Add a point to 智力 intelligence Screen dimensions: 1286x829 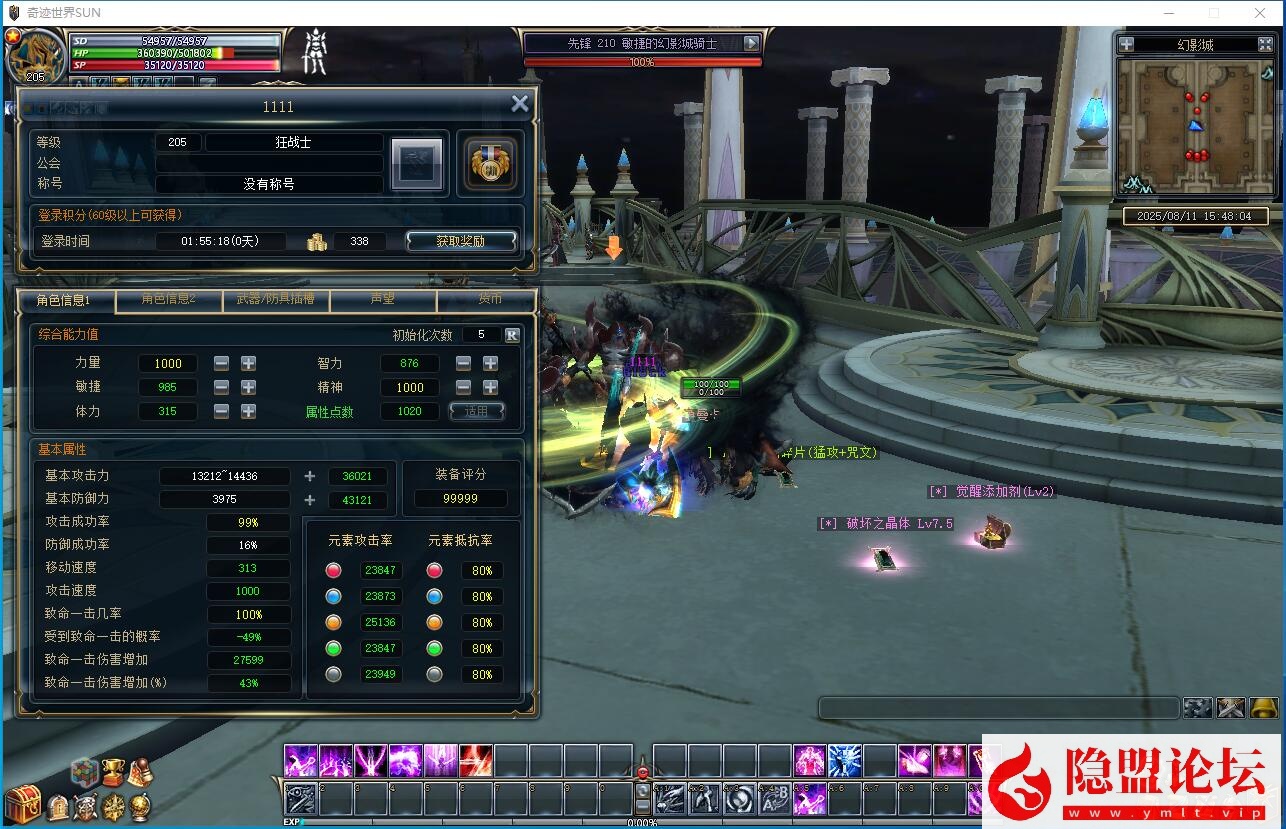490,363
